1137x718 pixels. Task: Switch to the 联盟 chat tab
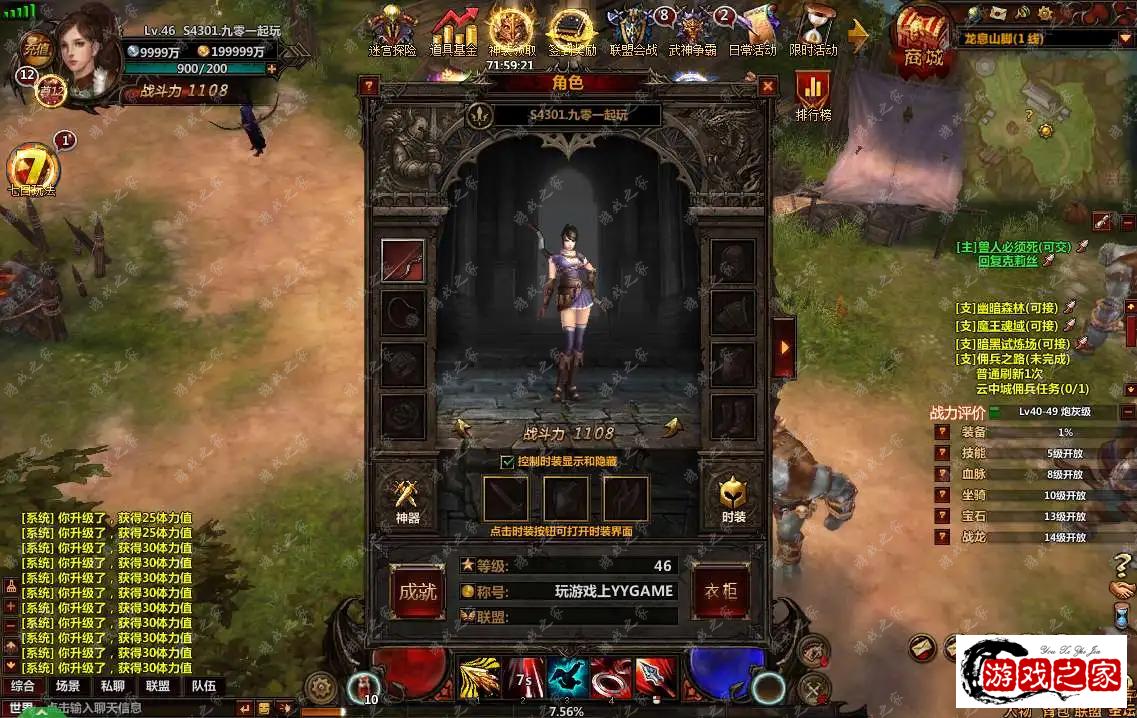tap(158, 686)
